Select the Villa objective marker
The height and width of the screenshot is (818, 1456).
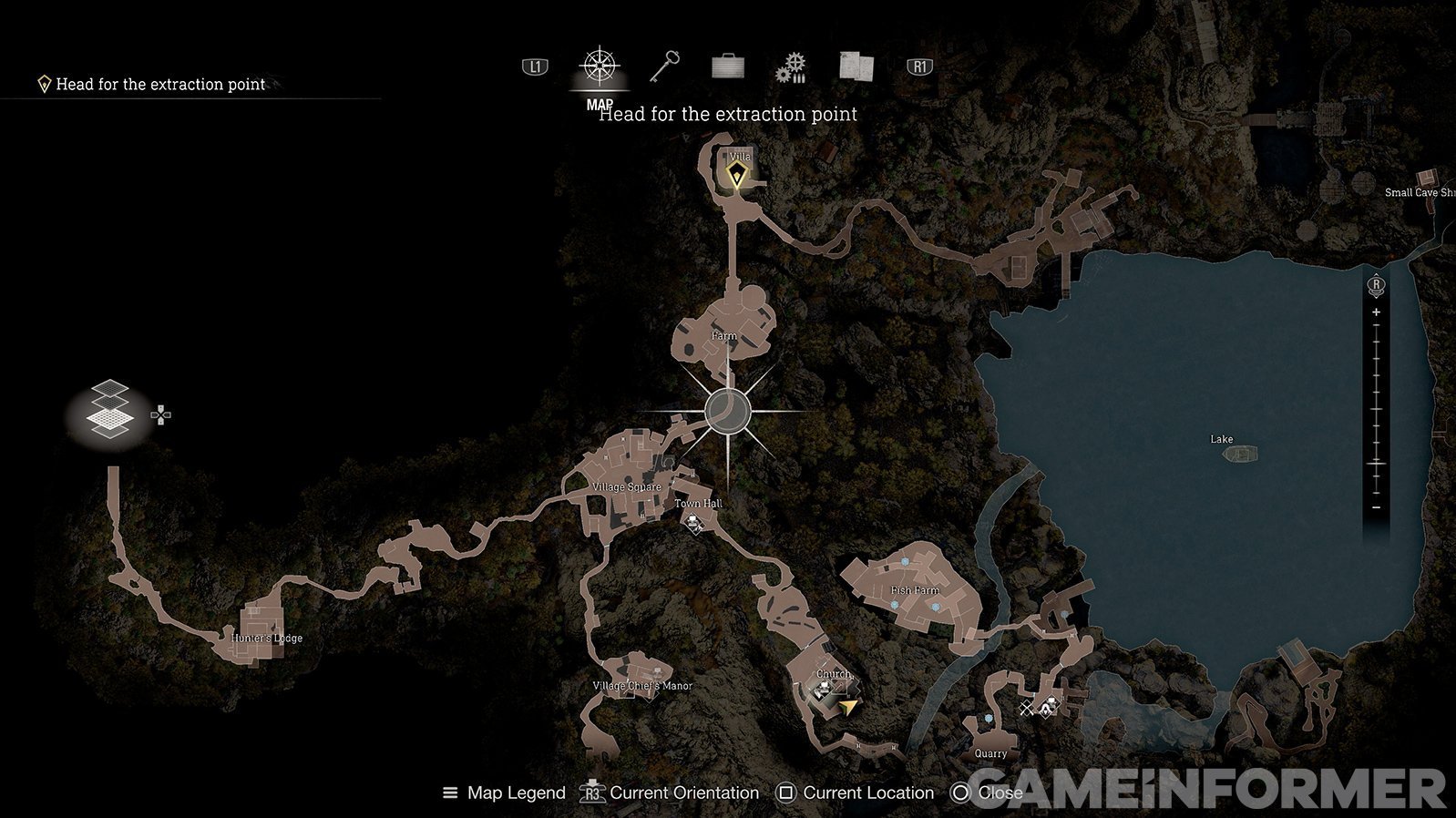tap(736, 173)
